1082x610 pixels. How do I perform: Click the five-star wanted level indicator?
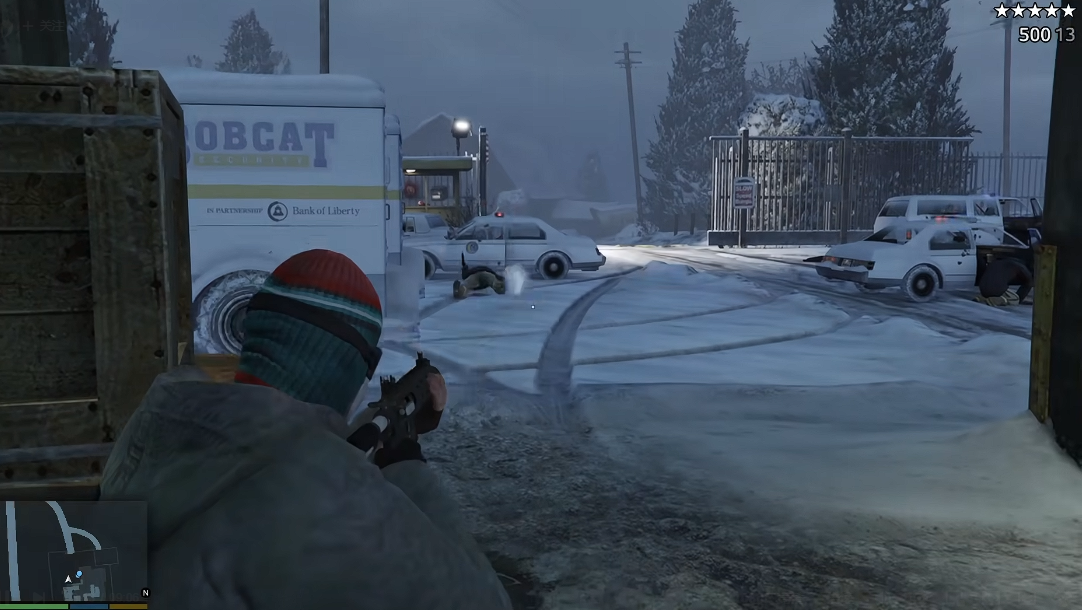(x=1034, y=11)
